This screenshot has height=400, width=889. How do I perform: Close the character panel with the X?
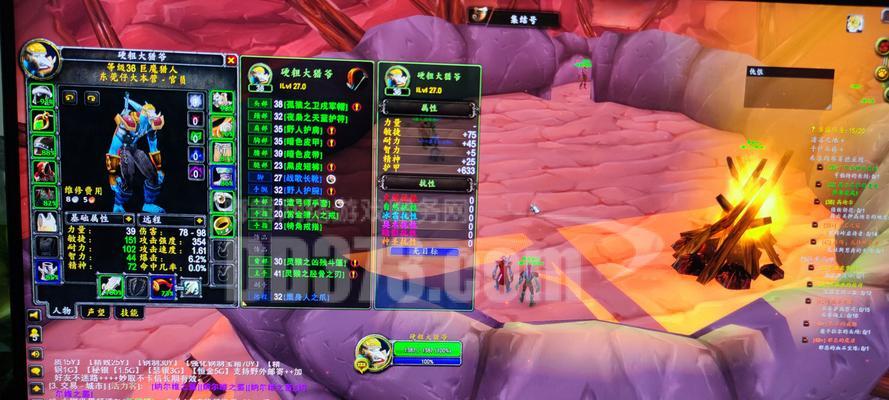(x=232, y=60)
